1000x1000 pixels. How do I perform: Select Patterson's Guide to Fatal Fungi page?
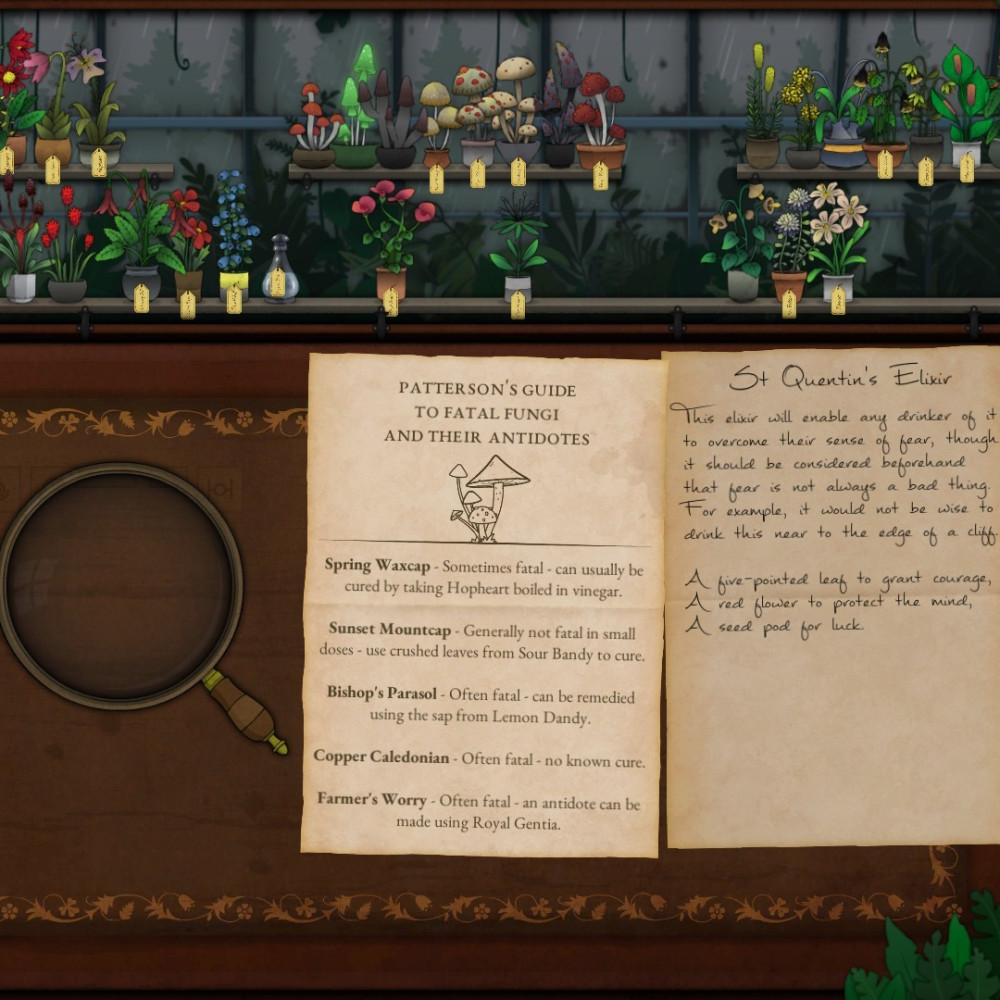(x=482, y=600)
